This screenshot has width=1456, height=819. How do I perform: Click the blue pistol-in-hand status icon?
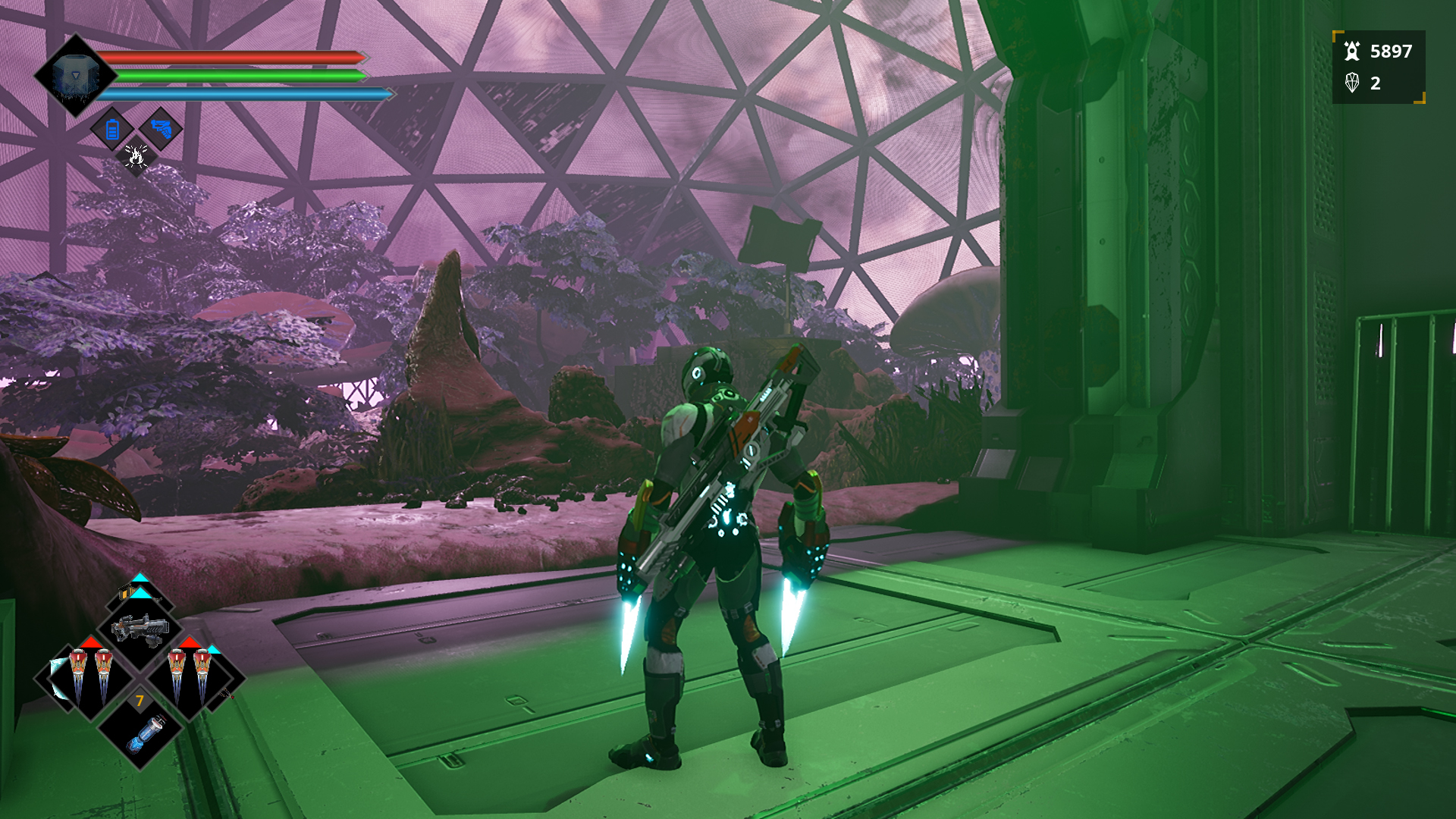[161, 129]
